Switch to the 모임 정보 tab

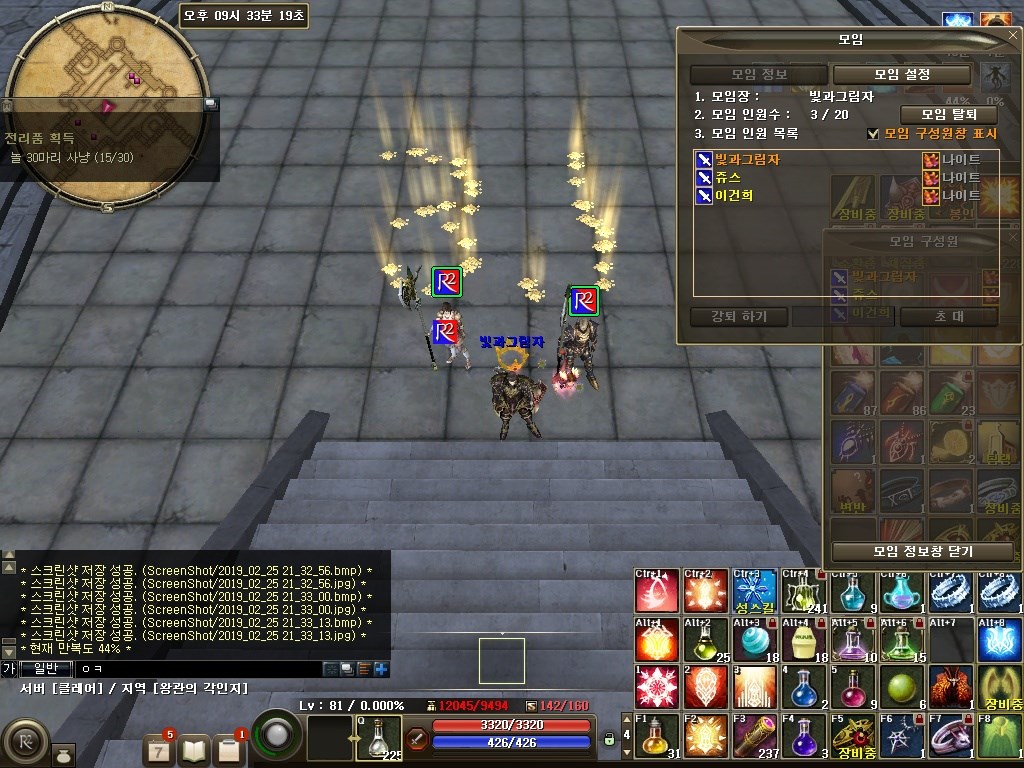758,74
